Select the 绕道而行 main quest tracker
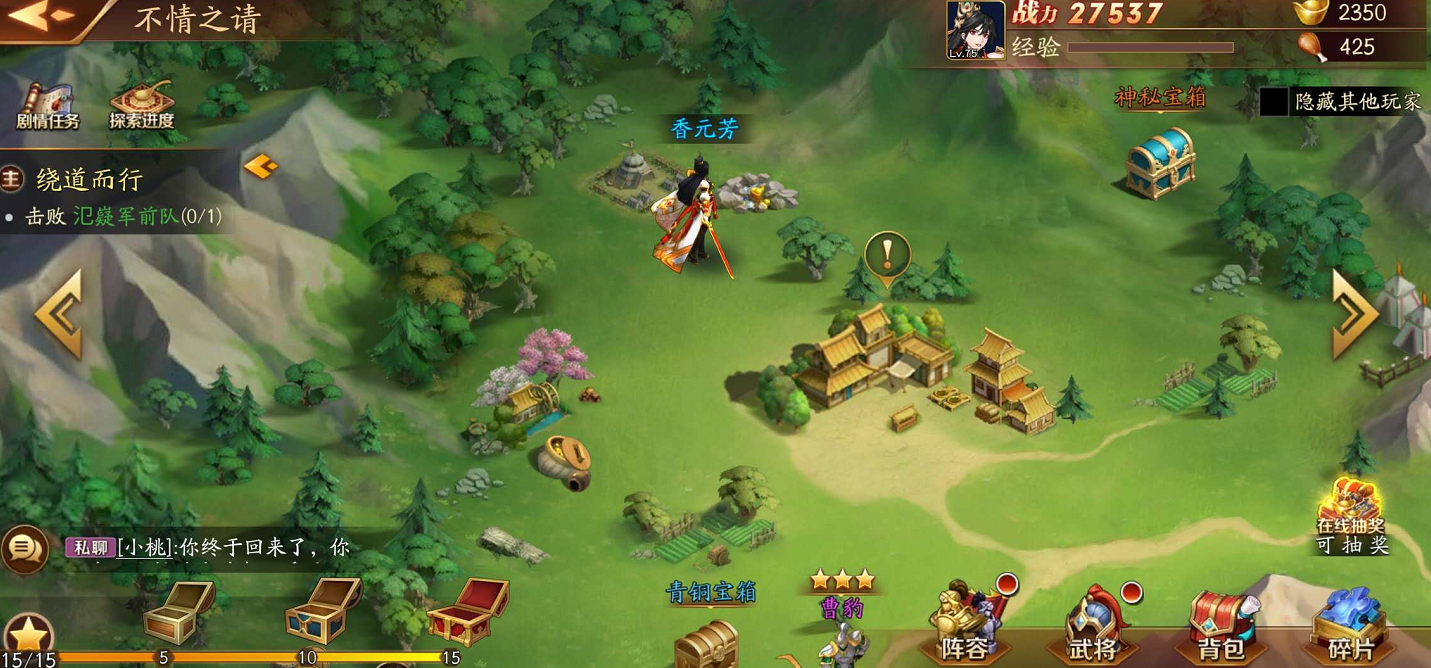Image resolution: width=1431 pixels, height=668 pixels. pos(90,180)
